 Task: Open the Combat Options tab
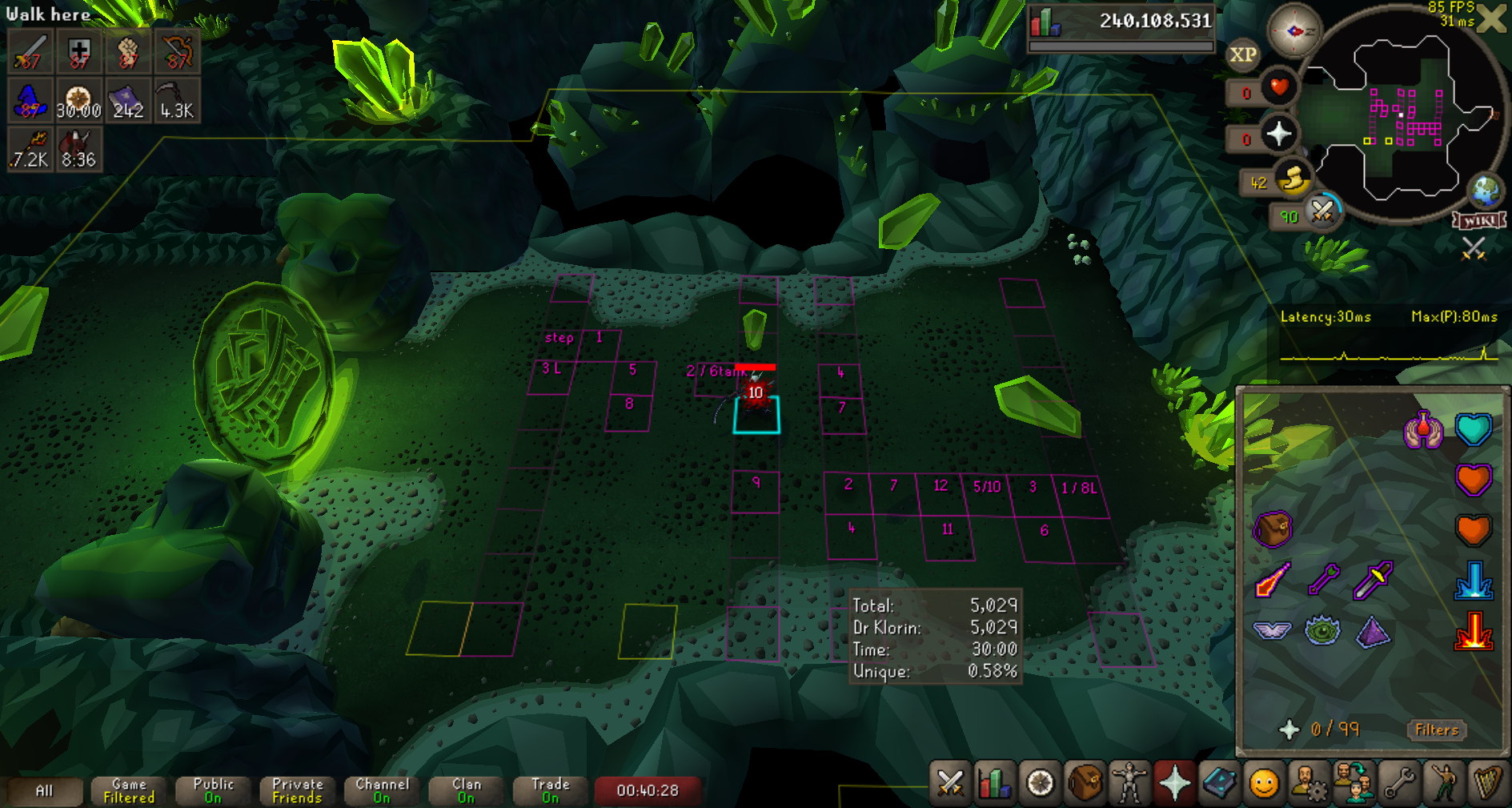click(x=950, y=782)
